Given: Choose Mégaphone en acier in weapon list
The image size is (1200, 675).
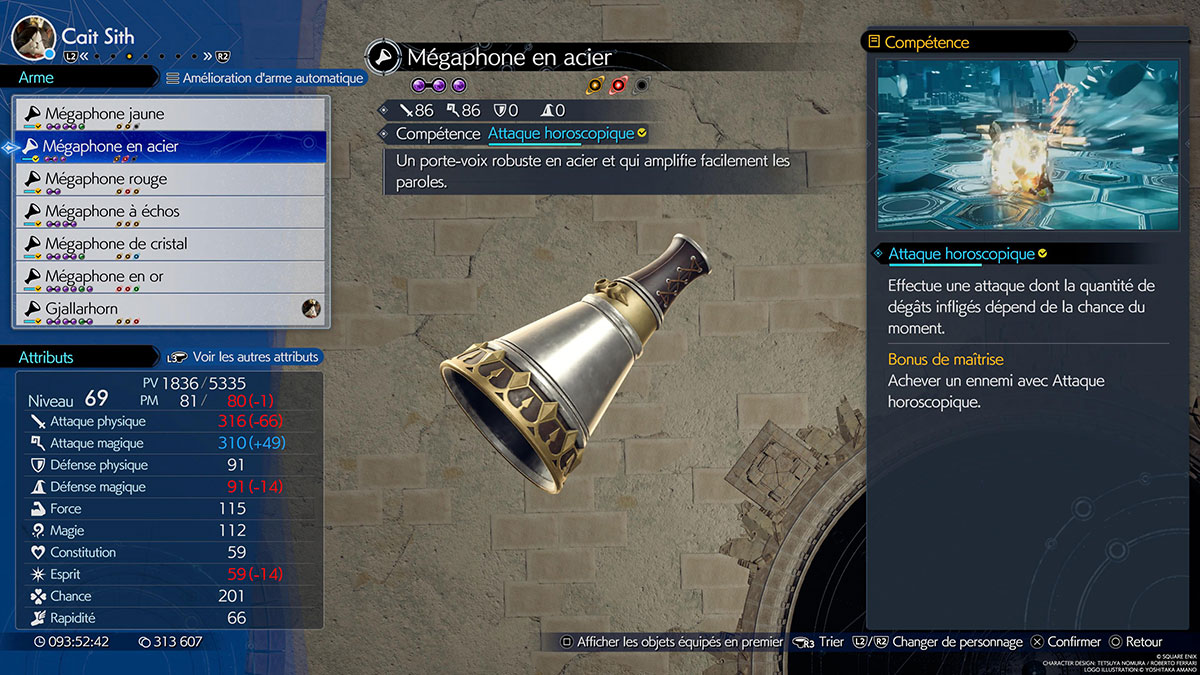Looking at the screenshot, I should point(170,147).
